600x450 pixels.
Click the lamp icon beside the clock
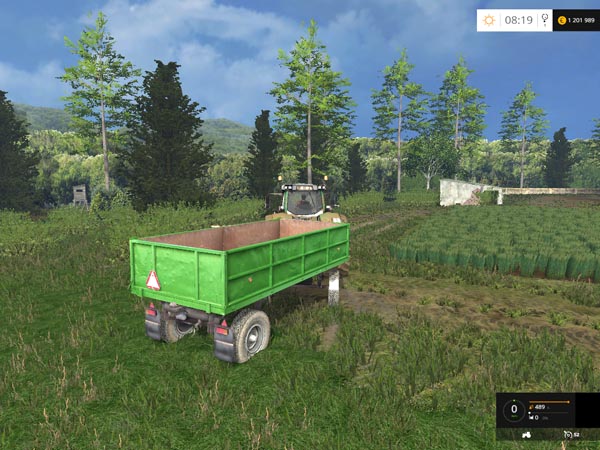click(544, 20)
